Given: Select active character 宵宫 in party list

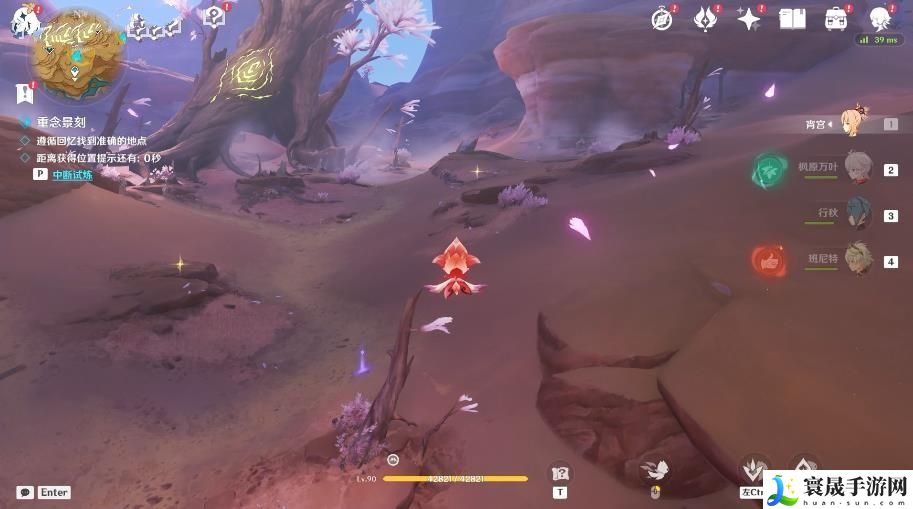Looking at the screenshot, I should point(852,123).
